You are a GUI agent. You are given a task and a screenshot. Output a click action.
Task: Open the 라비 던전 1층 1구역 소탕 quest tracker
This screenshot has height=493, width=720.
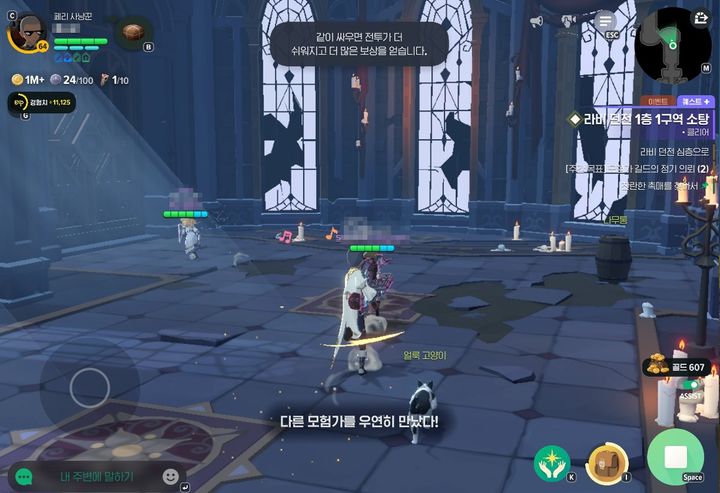point(640,119)
